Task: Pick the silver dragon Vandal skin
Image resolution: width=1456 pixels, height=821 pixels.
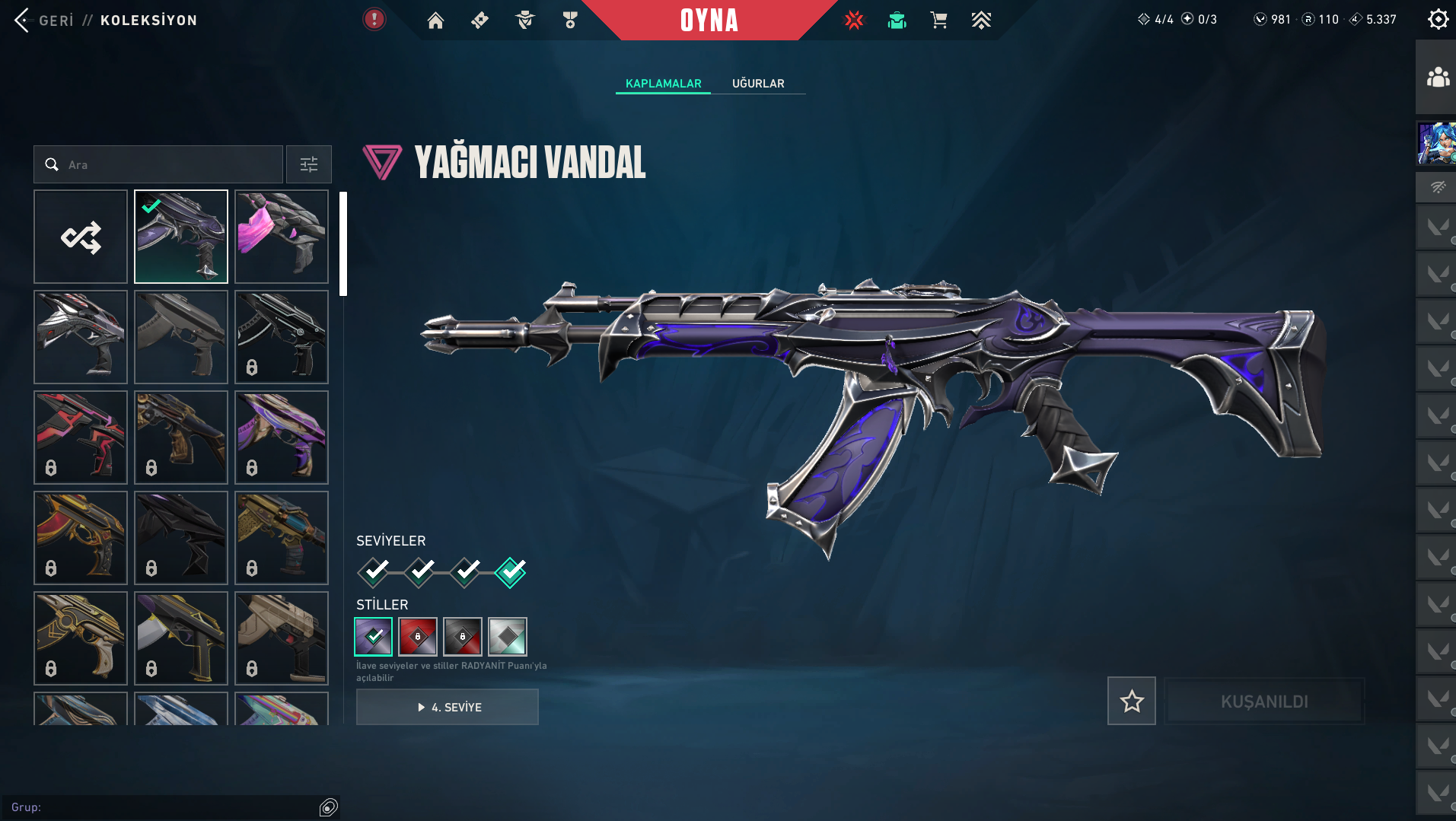Action: pos(81,337)
